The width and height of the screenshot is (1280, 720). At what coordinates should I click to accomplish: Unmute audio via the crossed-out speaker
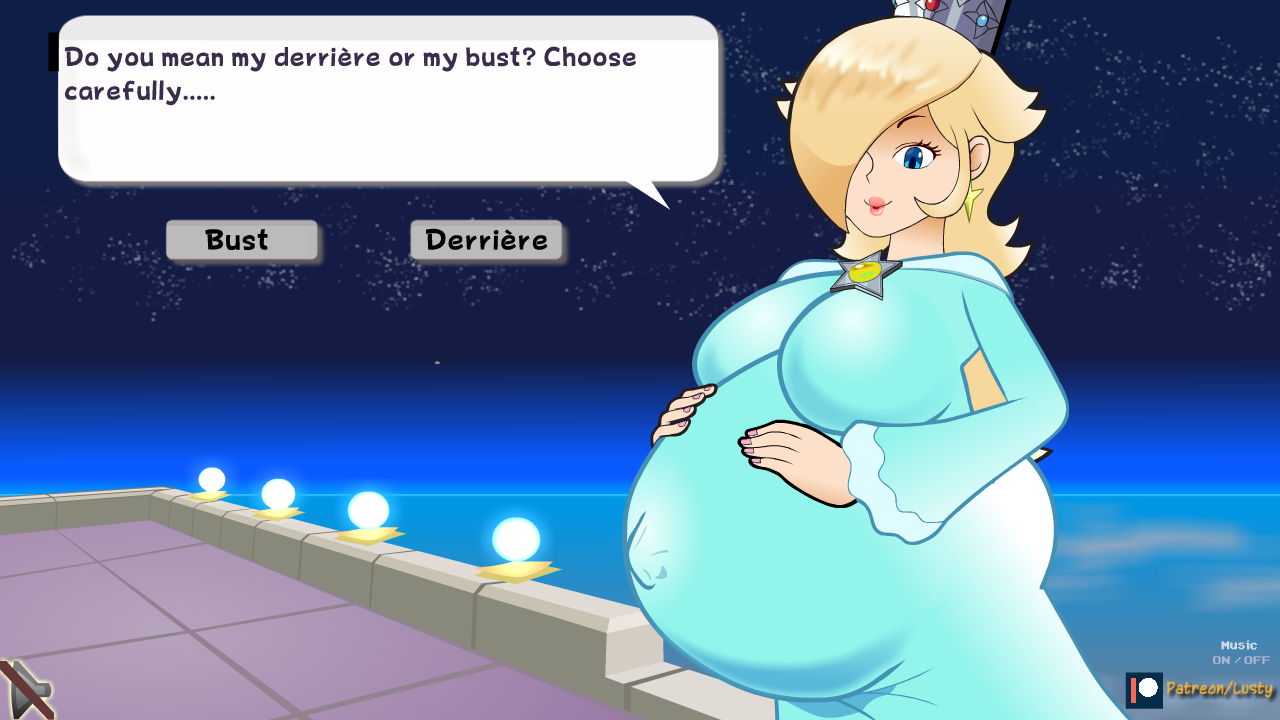[x=30, y=690]
